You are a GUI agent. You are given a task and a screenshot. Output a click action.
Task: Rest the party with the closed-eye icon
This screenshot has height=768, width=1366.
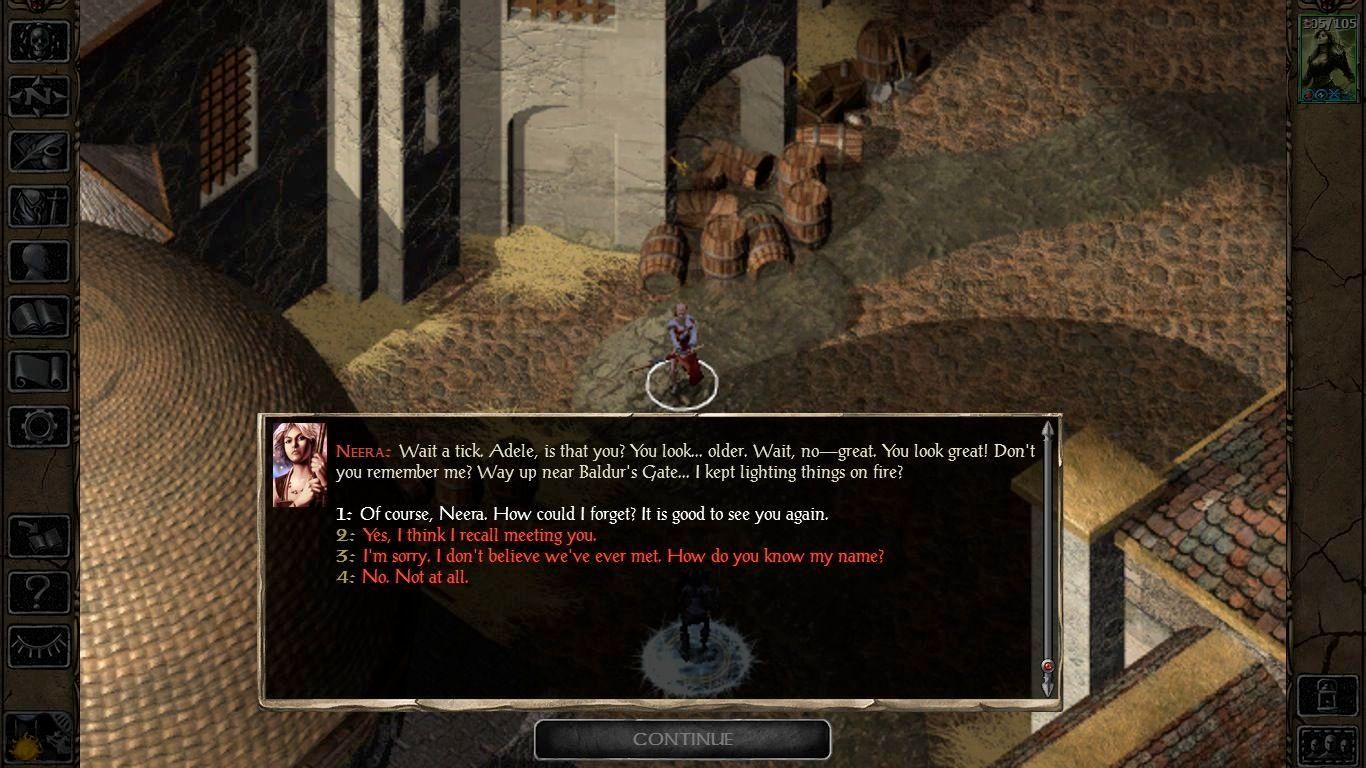point(39,646)
